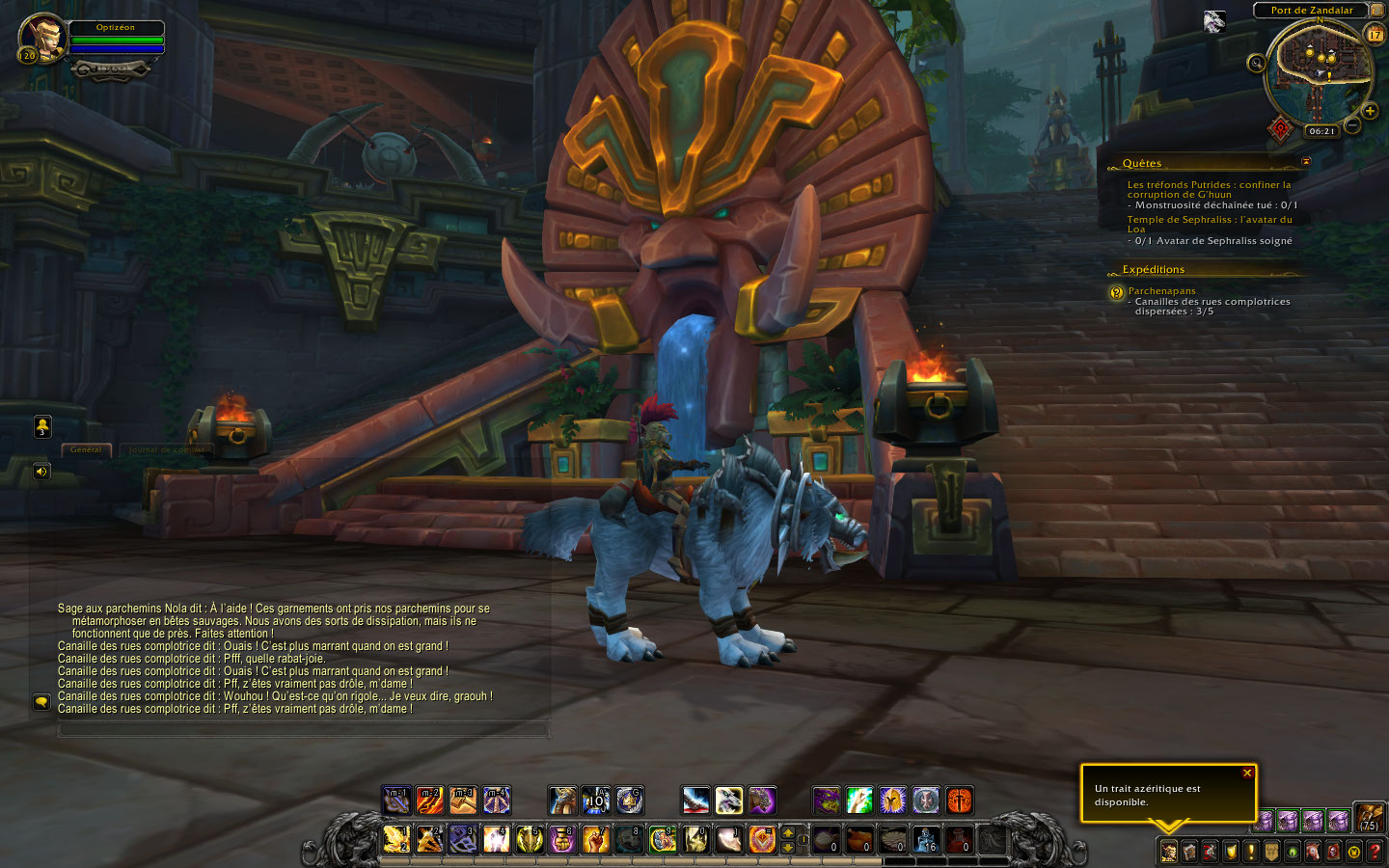Viewport: 1389px width, 868px height.
Task: Switch to the next action bar page
Action: [788, 833]
